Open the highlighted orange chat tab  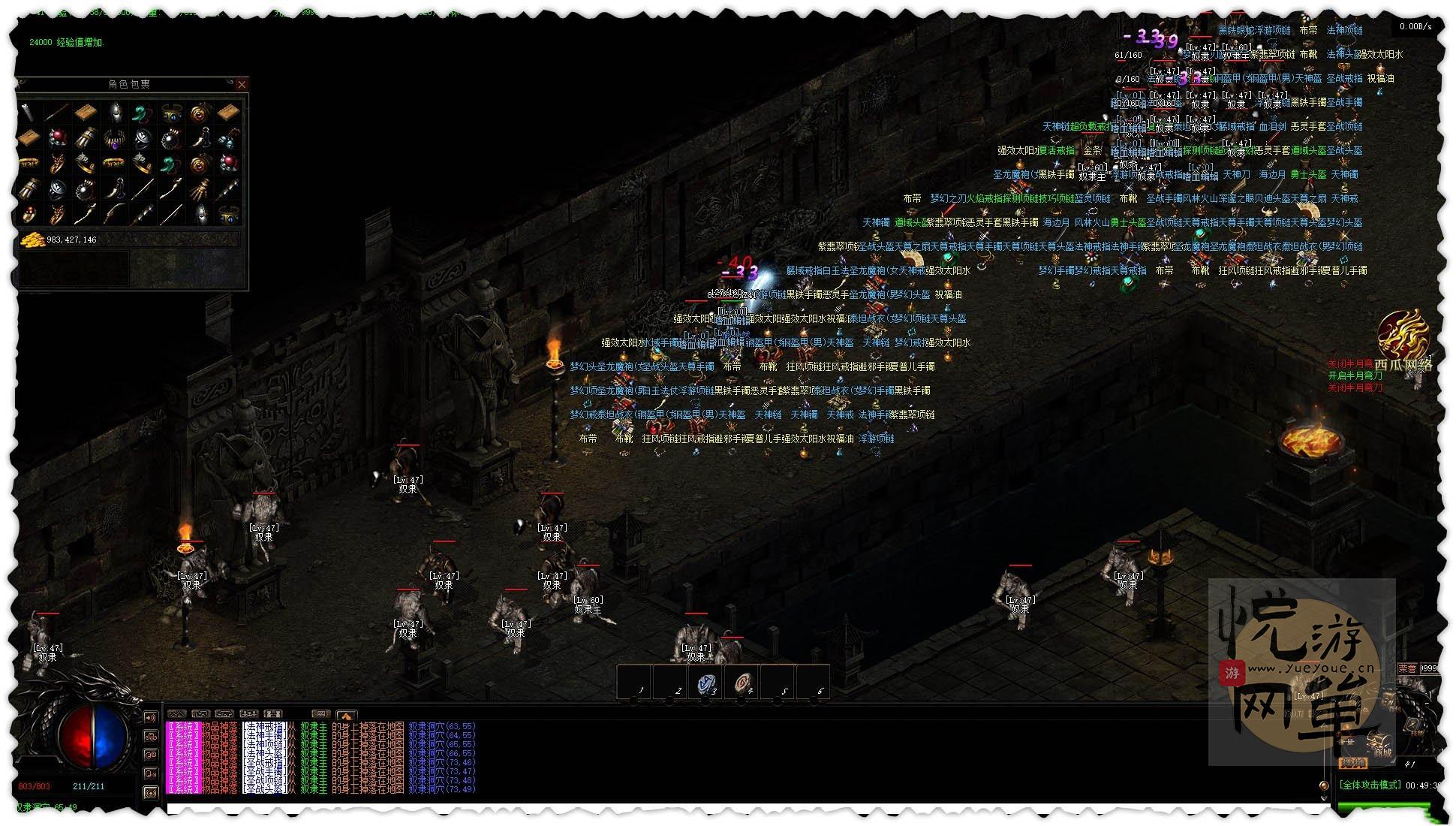tap(346, 714)
